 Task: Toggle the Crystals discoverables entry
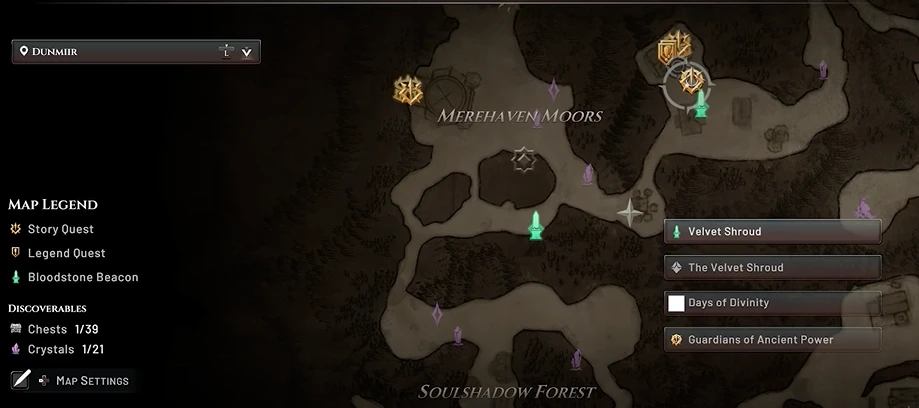coord(58,350)
